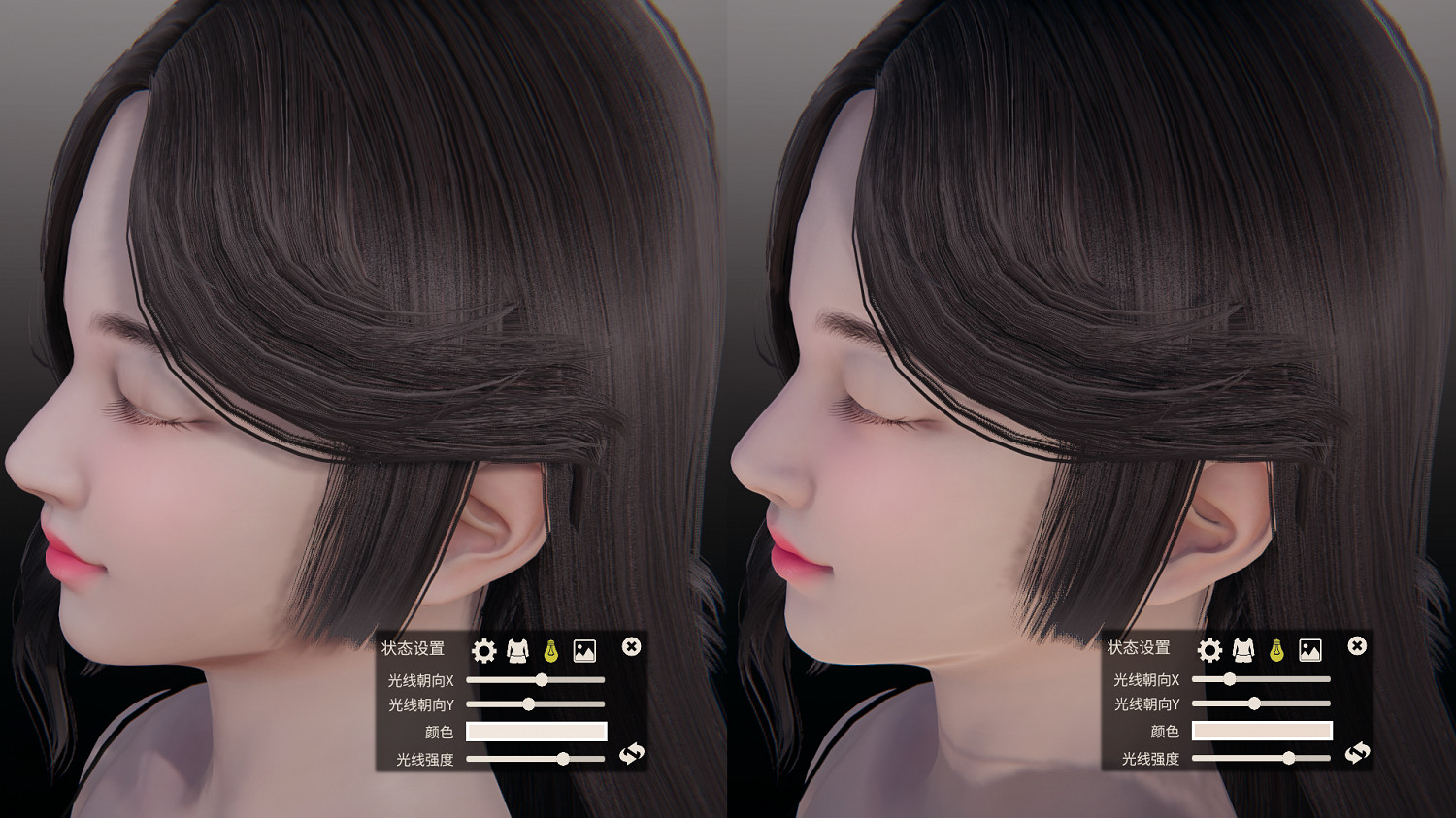Image resolution: width=1456 pixels, height=818 pixels.
Task: Select the clothing icon in the right 状态设置 panel
Action: coord(1243,652)
